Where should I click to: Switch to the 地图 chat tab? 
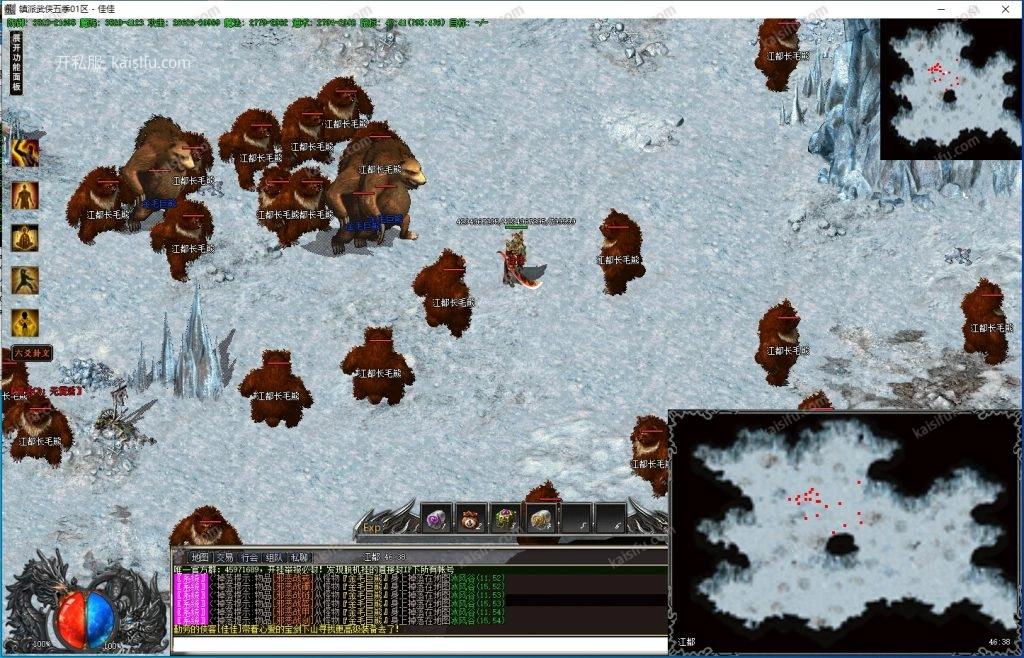pyautogui.click(x=199, y=557)
